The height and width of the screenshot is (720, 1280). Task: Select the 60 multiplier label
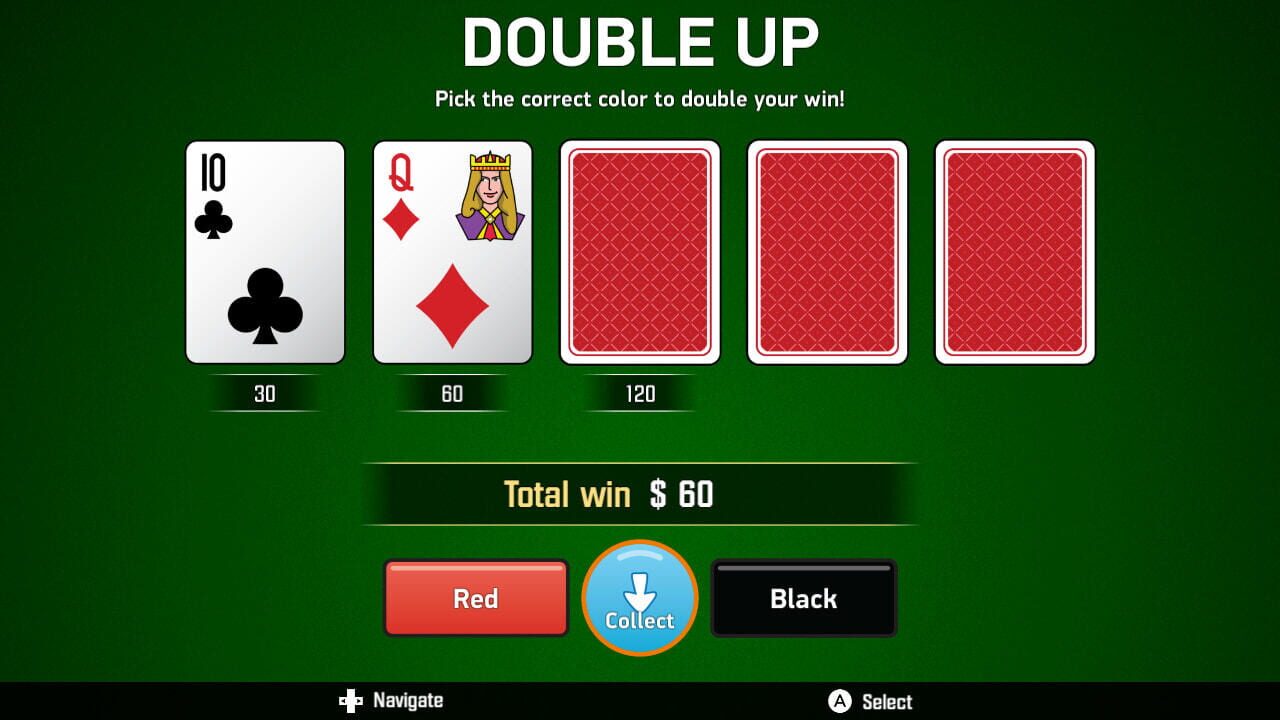pyautogui.click(x=452, y=394)
